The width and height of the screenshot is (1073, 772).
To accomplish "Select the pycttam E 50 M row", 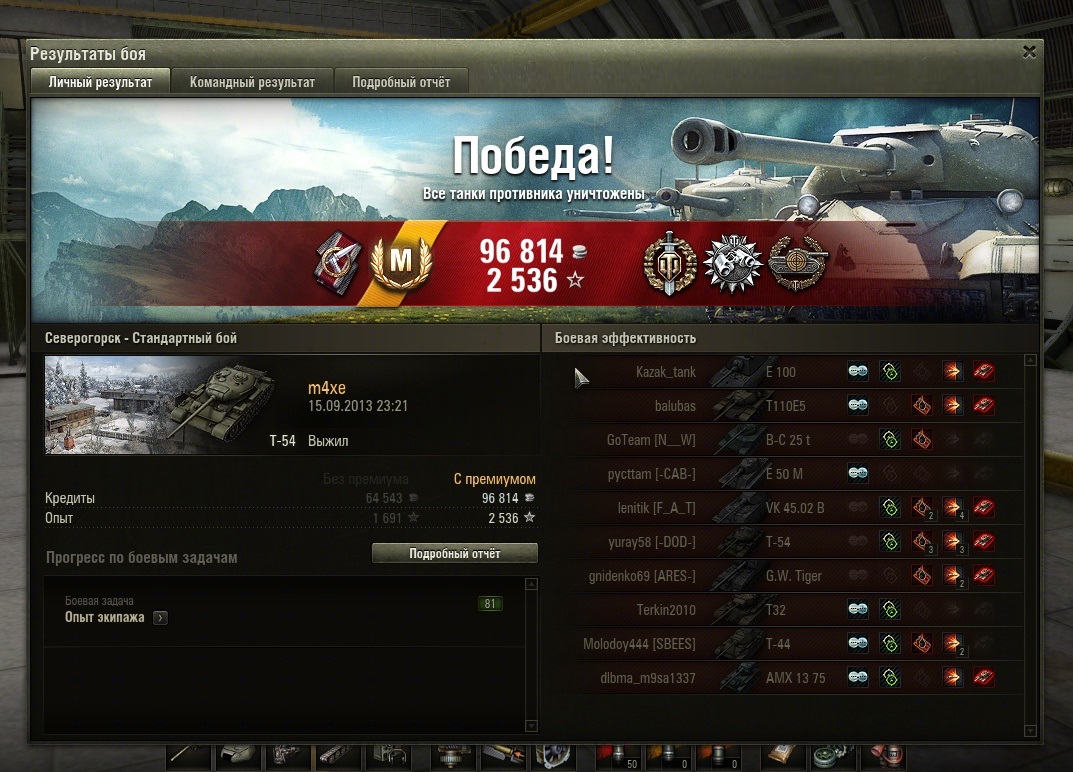I will click(790, 474).
